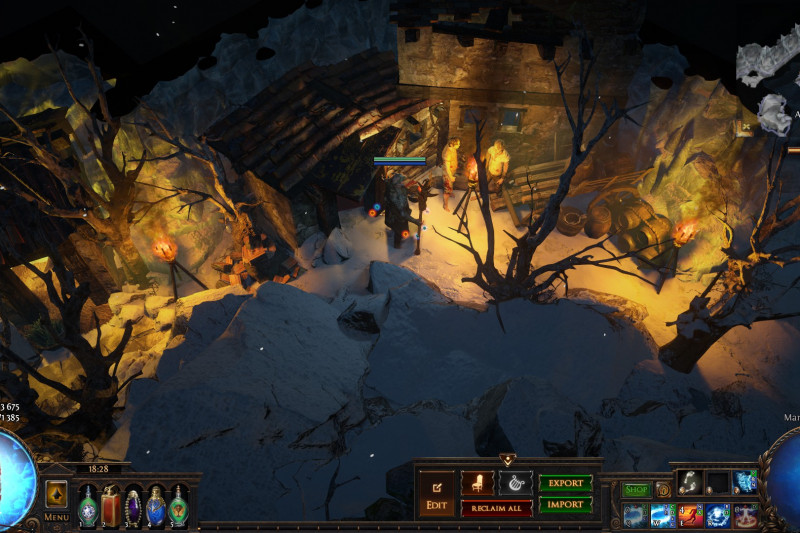Open the minimap overlay

pos(768,80)
